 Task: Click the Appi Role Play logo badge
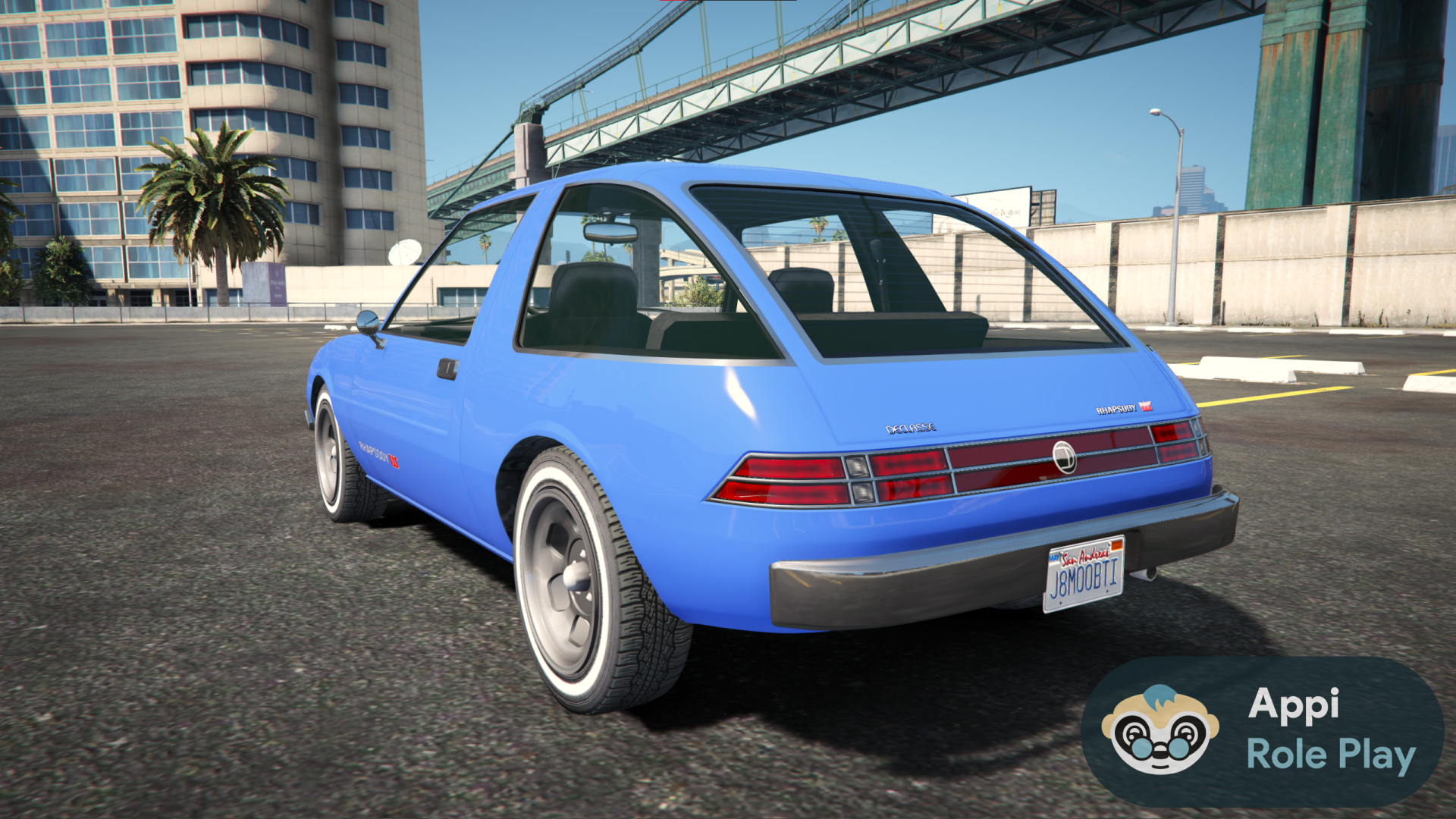pos(1261,731)
